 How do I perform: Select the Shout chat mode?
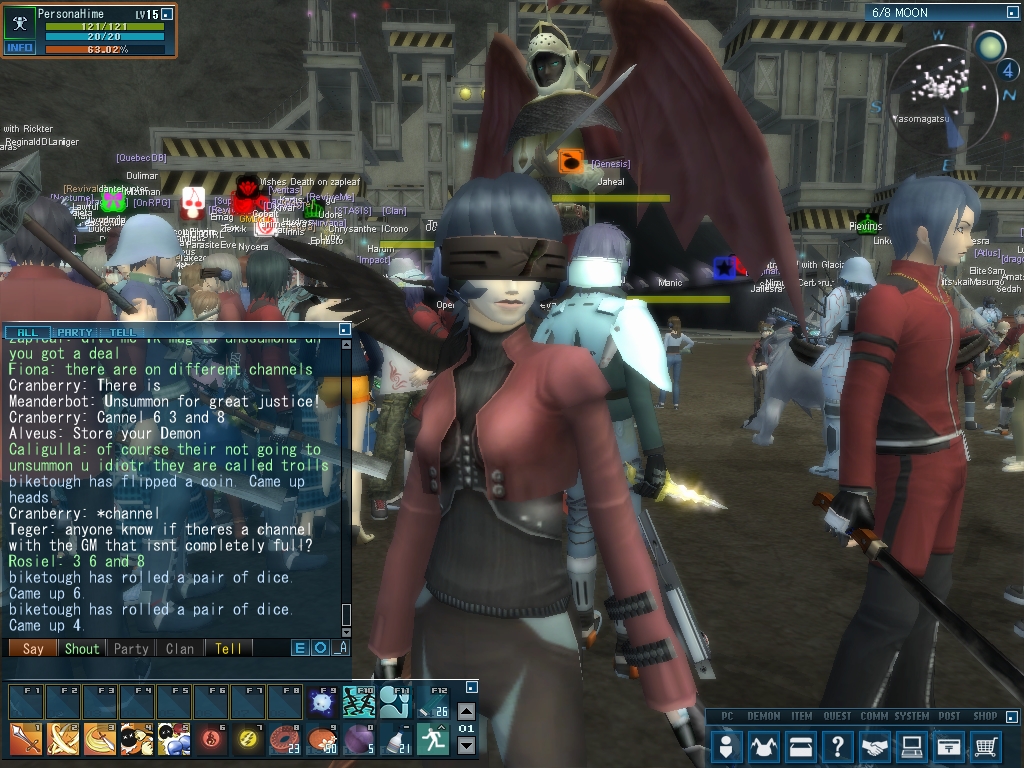click(82, 648)
